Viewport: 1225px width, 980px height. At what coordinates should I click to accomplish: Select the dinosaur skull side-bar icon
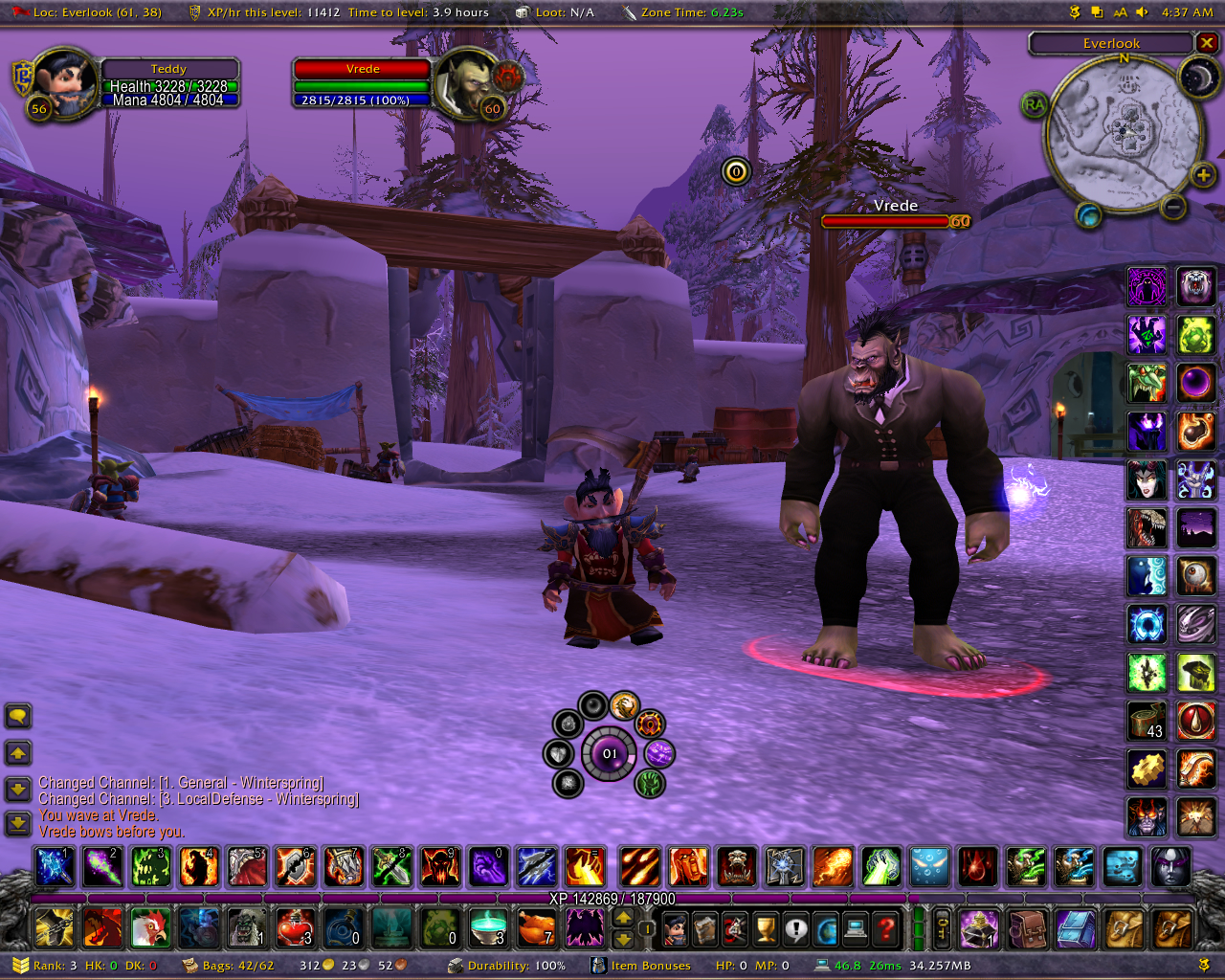pos(1147,527)
